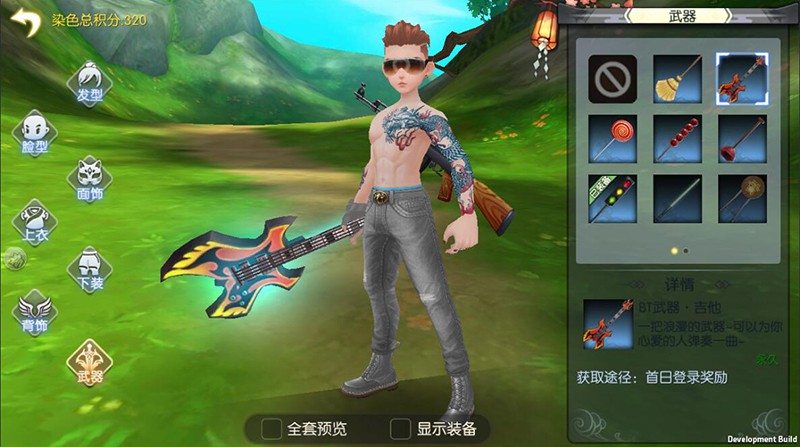Switch to the 背饰 back accessory category
This screenshot has width=800, height=447.
pyautogui.click(x=34, y=313)
